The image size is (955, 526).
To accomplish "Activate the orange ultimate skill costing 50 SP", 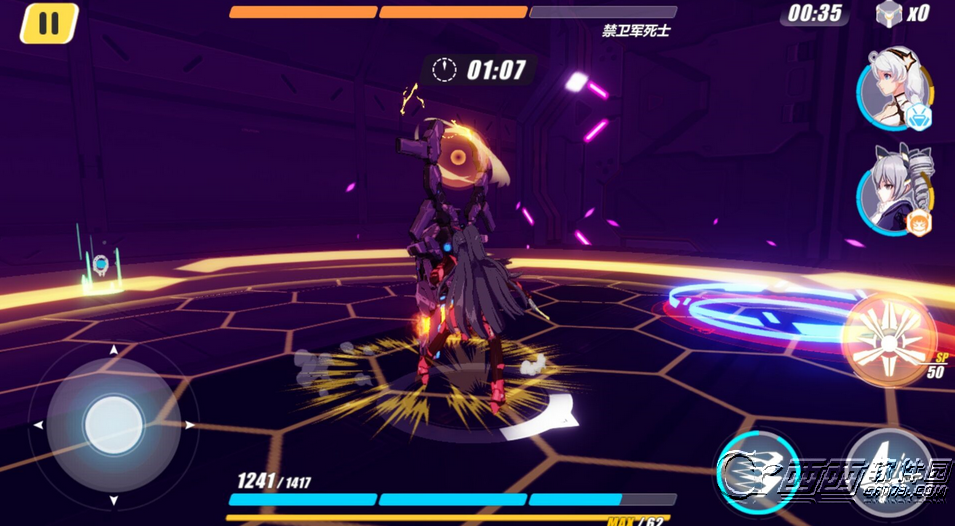I will pos(888,336).
